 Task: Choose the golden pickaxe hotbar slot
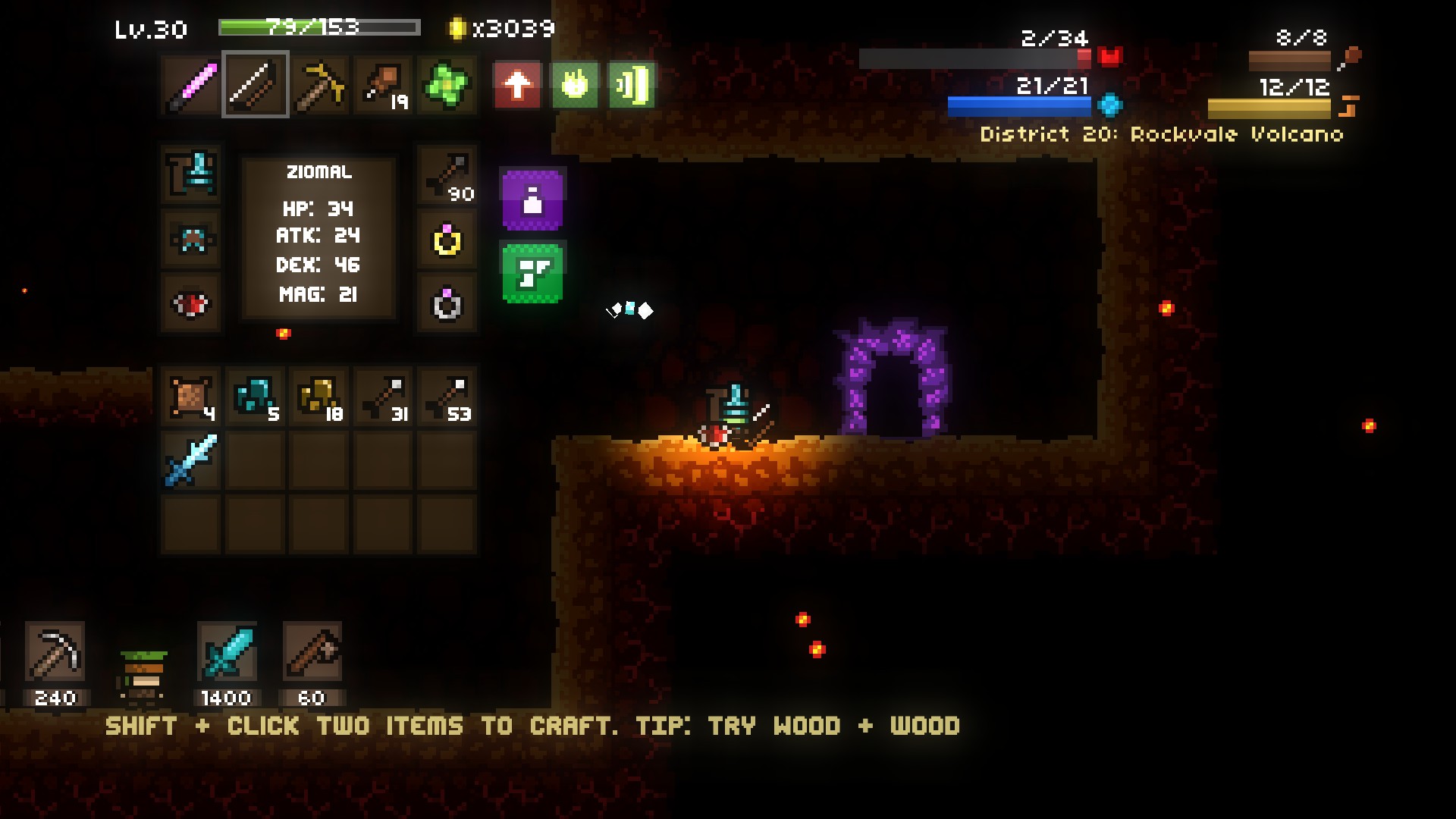tap(319, 85)
